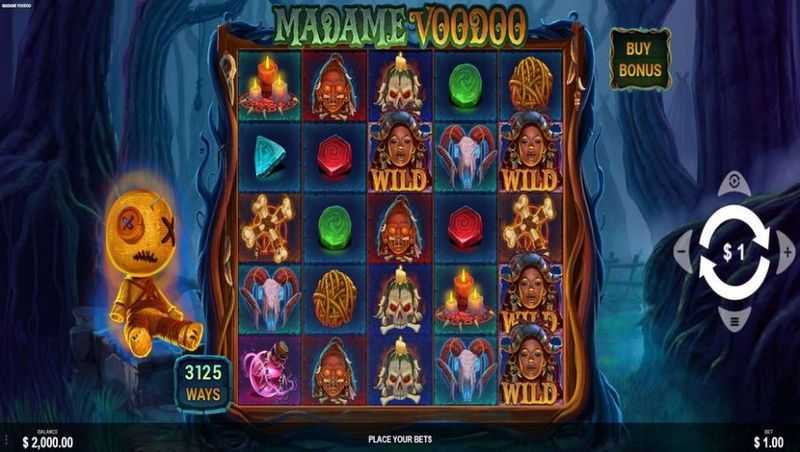Increase the bet with the plus button

786,252
